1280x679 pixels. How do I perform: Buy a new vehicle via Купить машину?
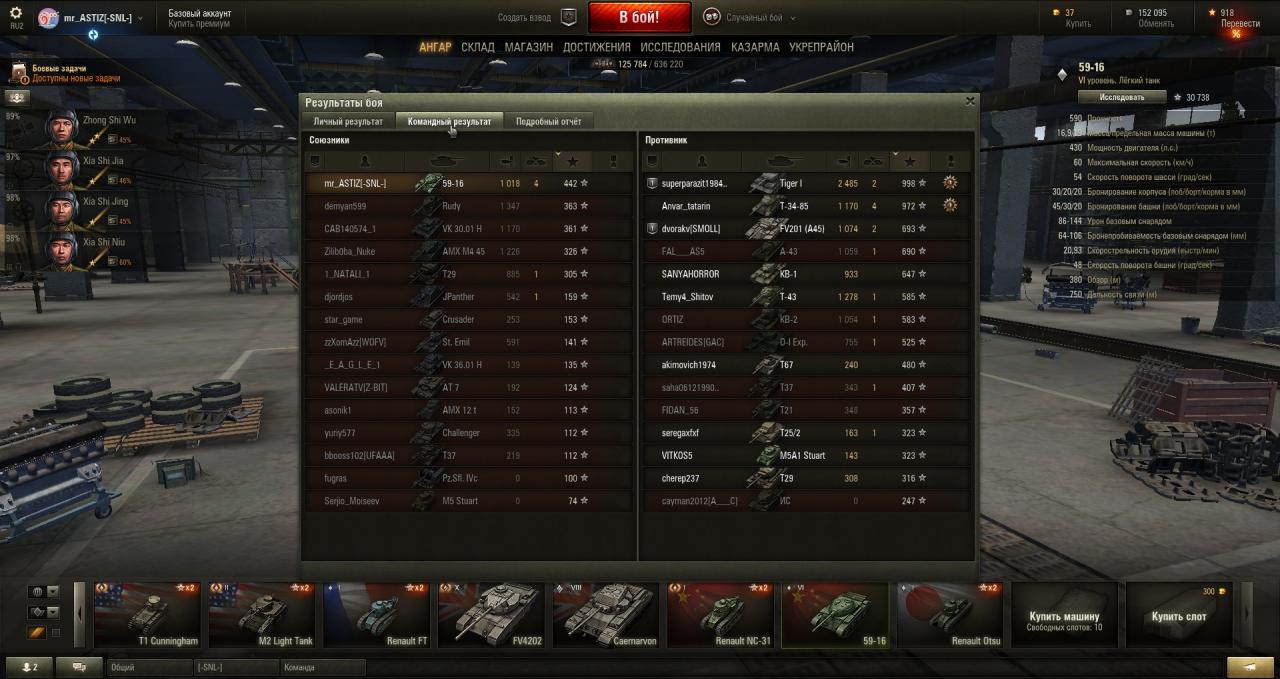click(x=1064, y=616)
